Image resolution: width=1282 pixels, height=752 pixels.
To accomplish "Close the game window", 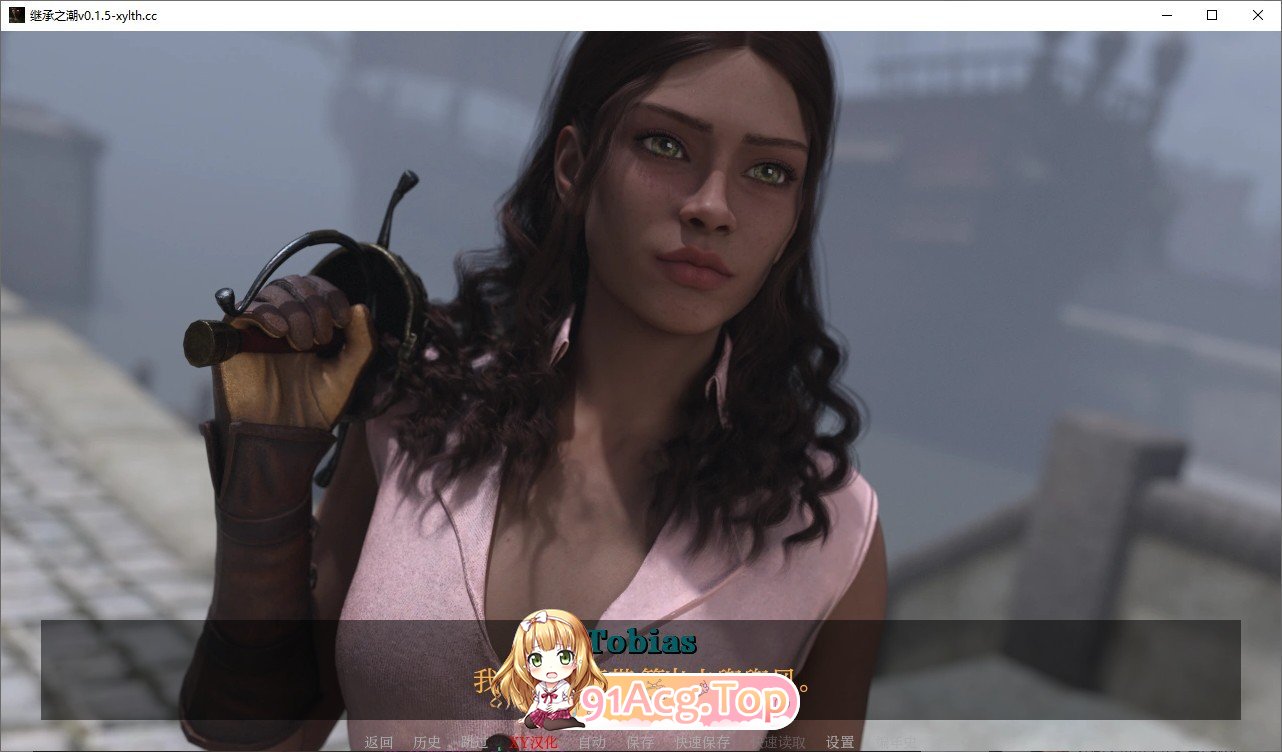I will pyautogui.click(x=1257, y=15).
